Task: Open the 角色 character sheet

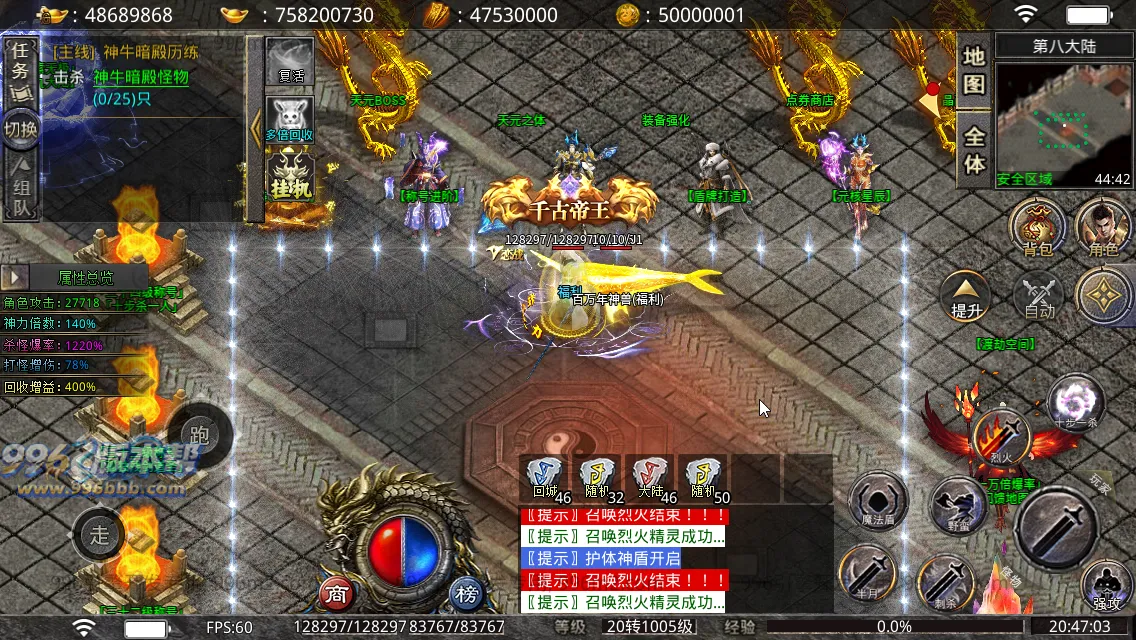Action: (x=1103, y=227)
